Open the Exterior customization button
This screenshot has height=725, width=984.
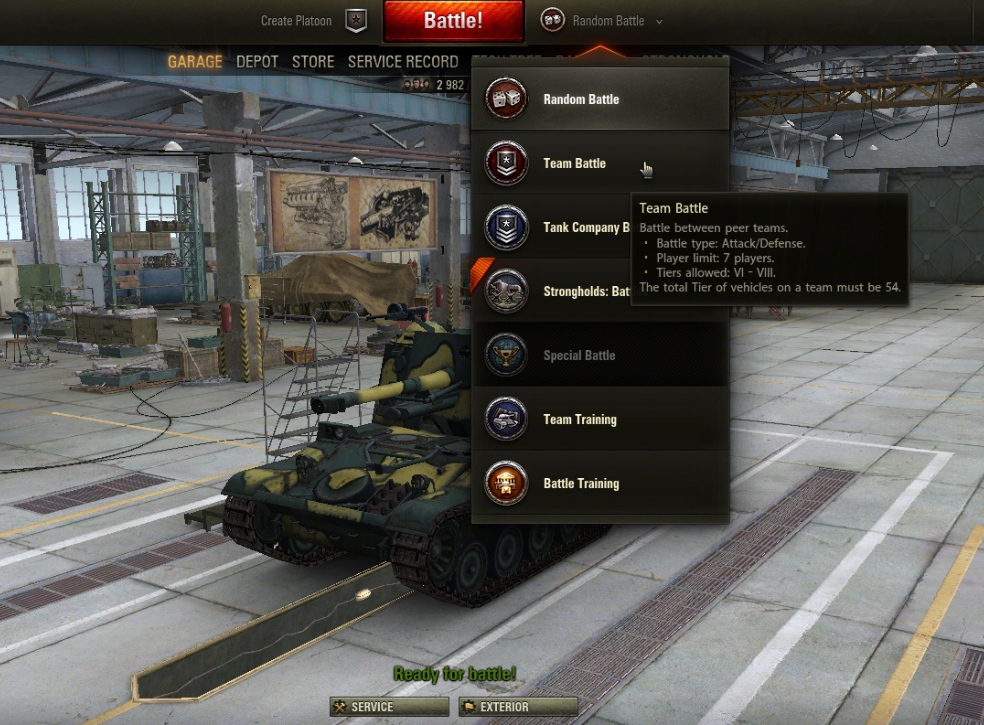(518, 707)
